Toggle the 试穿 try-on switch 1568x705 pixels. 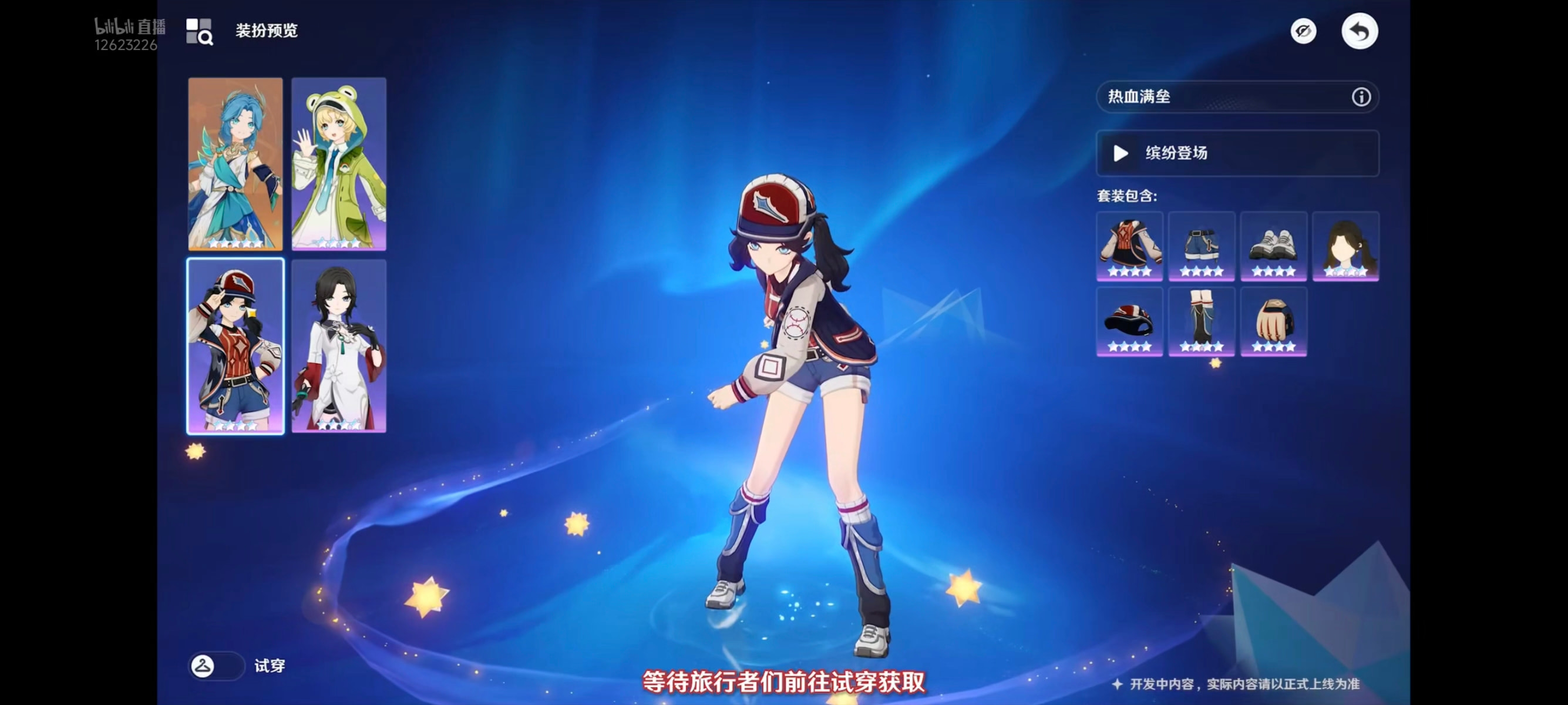216,666
